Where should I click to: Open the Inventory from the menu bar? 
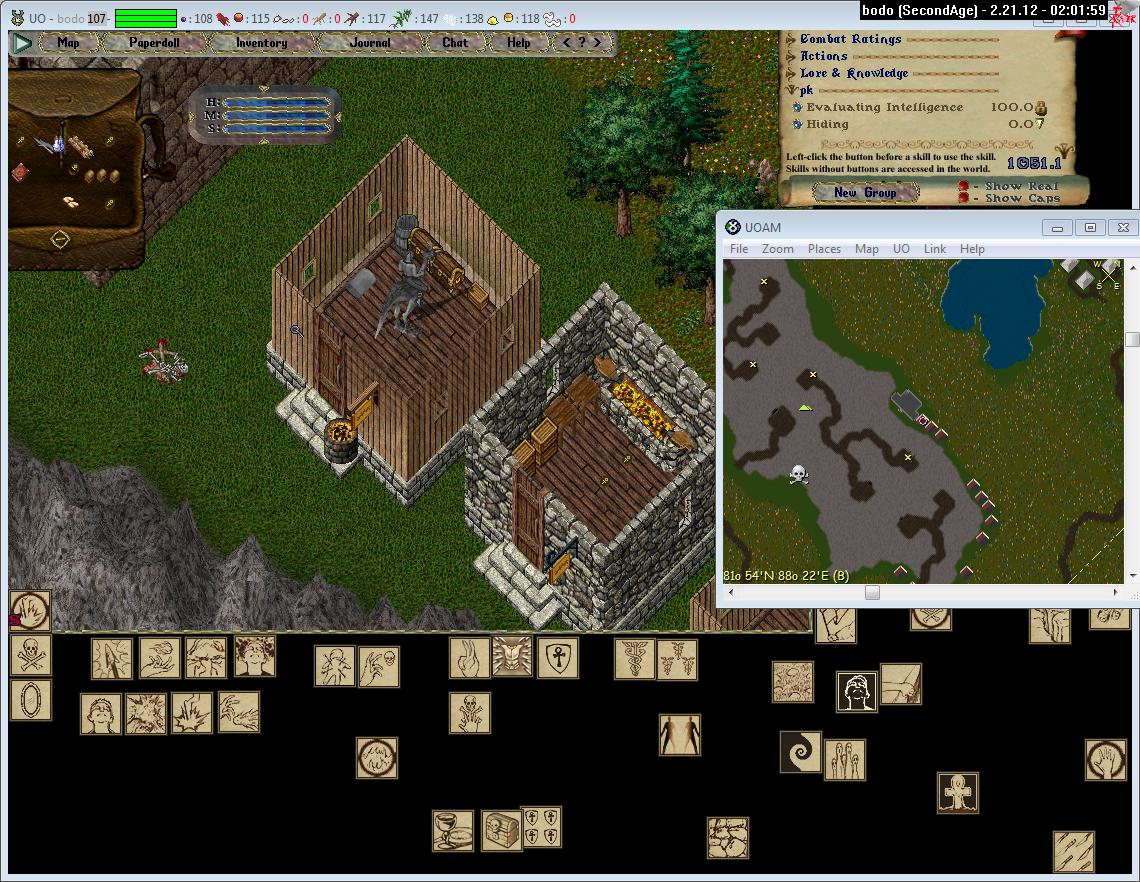(261, 43)
